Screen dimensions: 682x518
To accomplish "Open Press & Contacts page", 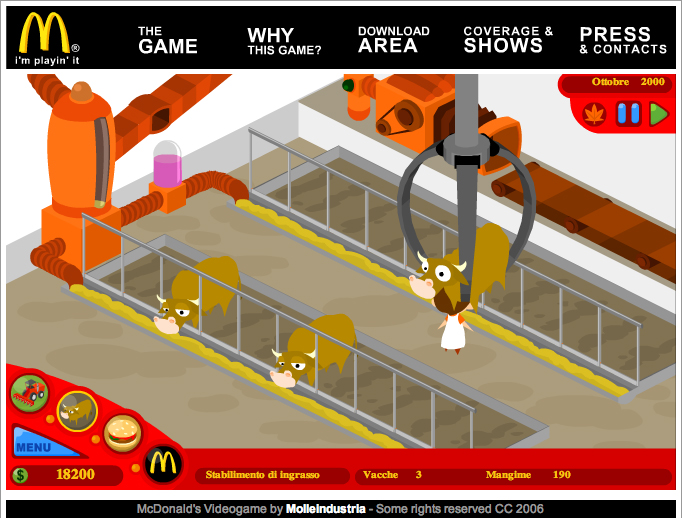I will coord(622,40).
